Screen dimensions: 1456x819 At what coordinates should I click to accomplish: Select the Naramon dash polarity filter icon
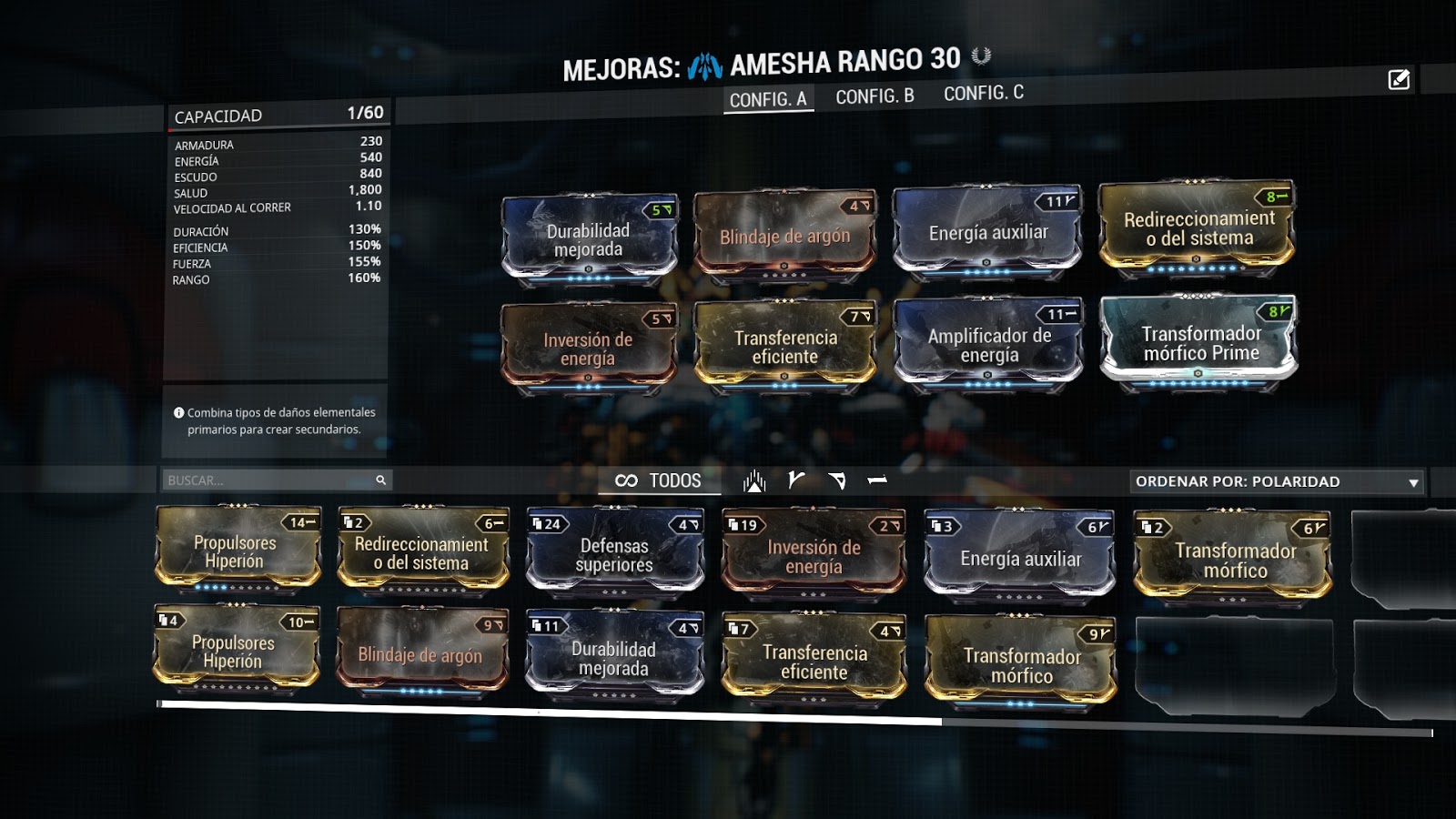(876, 481)
